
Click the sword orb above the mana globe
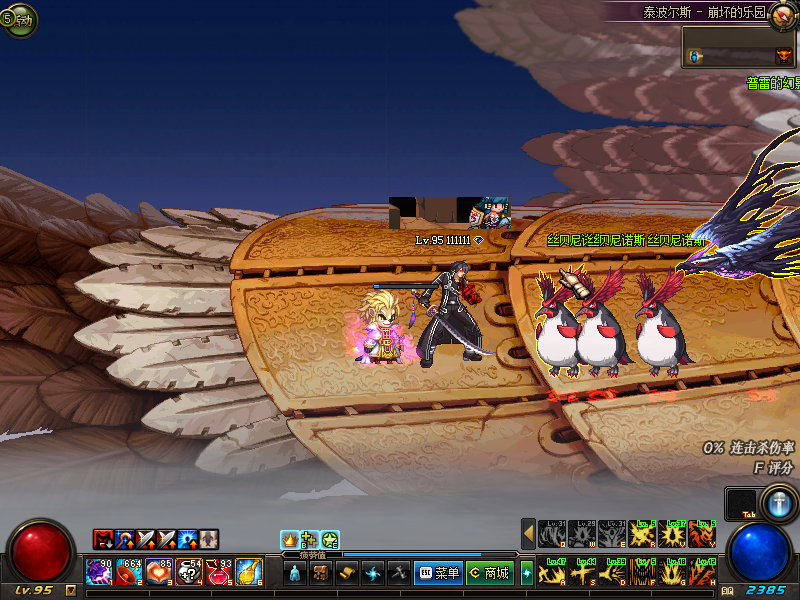[777, 502]
